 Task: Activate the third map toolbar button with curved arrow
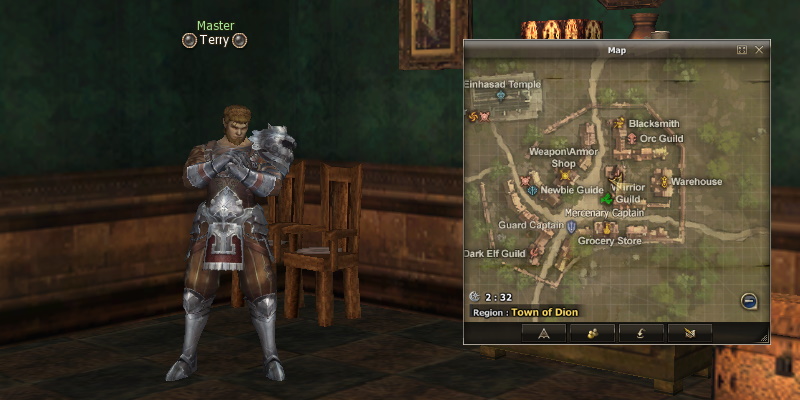pyautogui.click(x=640, y=333)
